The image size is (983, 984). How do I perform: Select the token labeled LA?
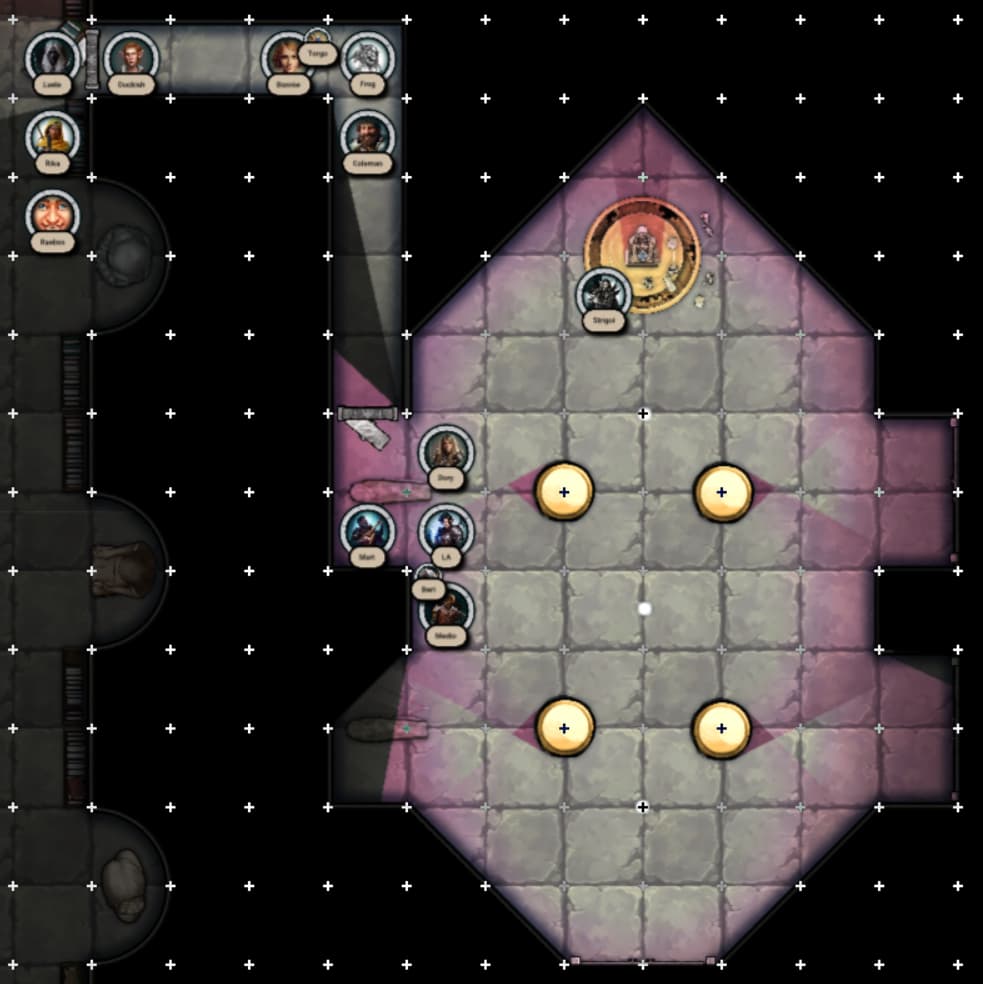click(446, 530)
